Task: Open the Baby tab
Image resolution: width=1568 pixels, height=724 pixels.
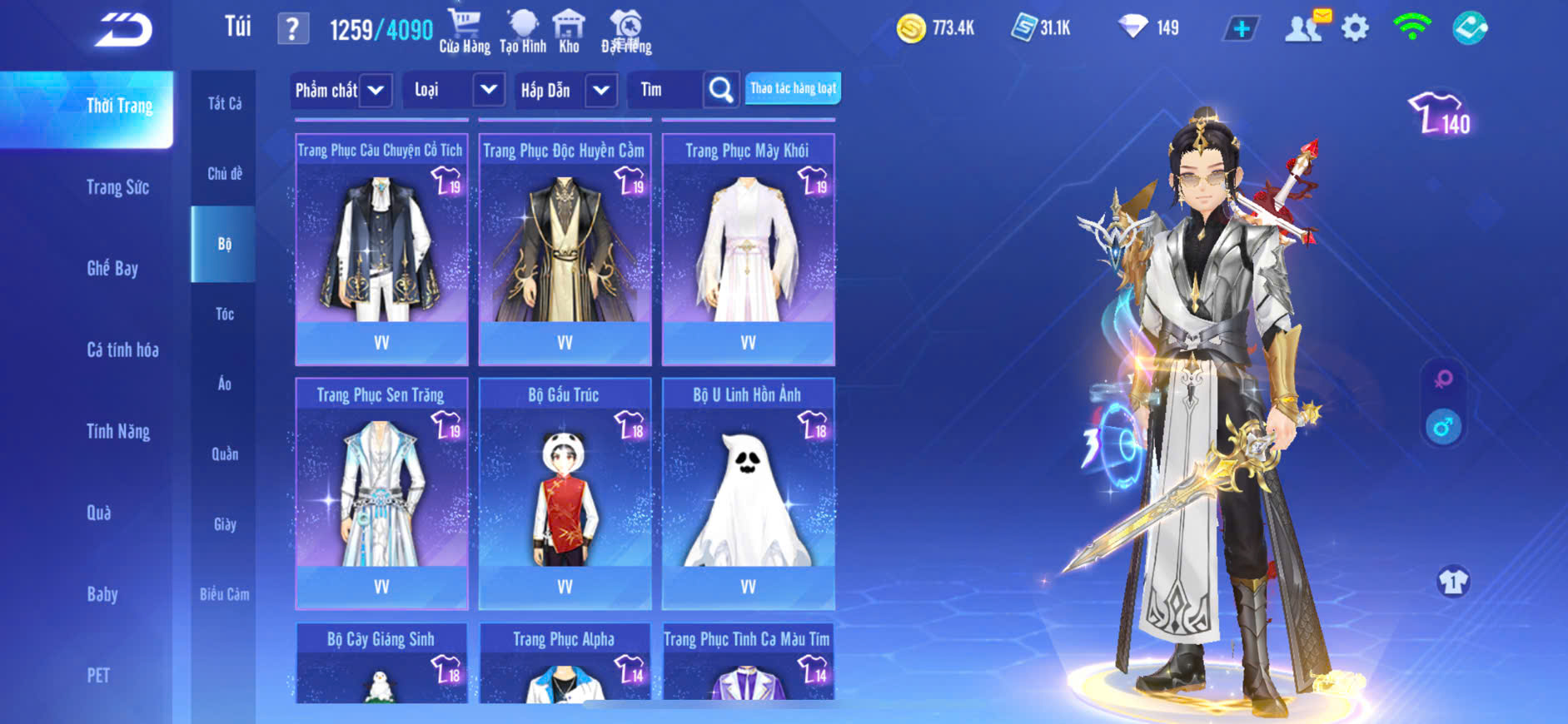Action: coord(102,594)
